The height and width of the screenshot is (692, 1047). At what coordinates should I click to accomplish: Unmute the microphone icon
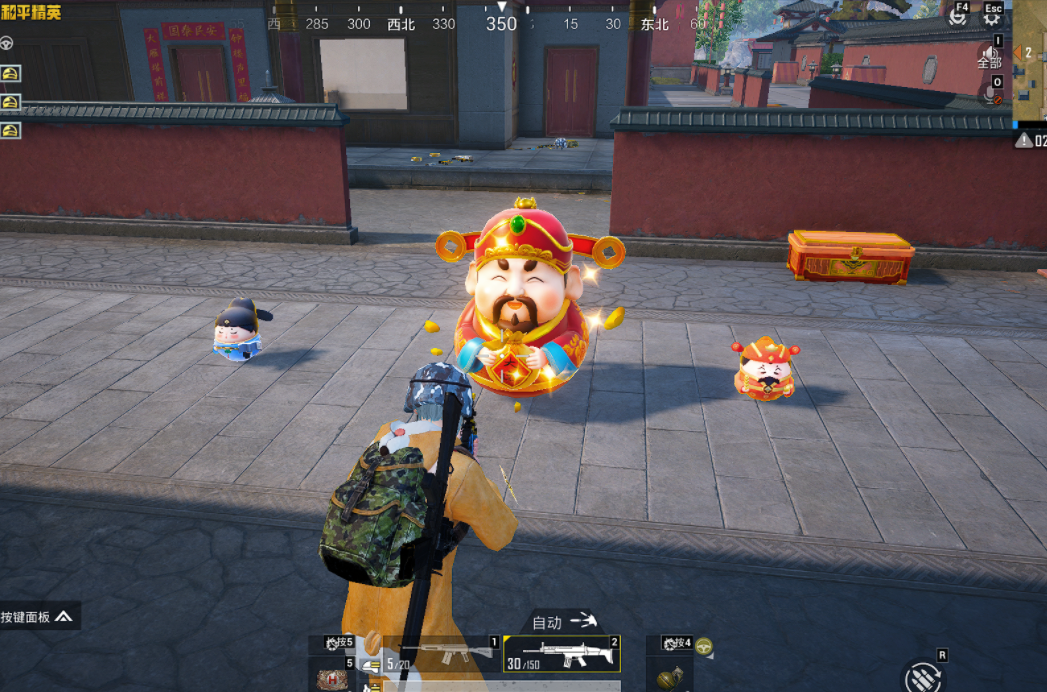pyautogui.click(x=990, y=95)
